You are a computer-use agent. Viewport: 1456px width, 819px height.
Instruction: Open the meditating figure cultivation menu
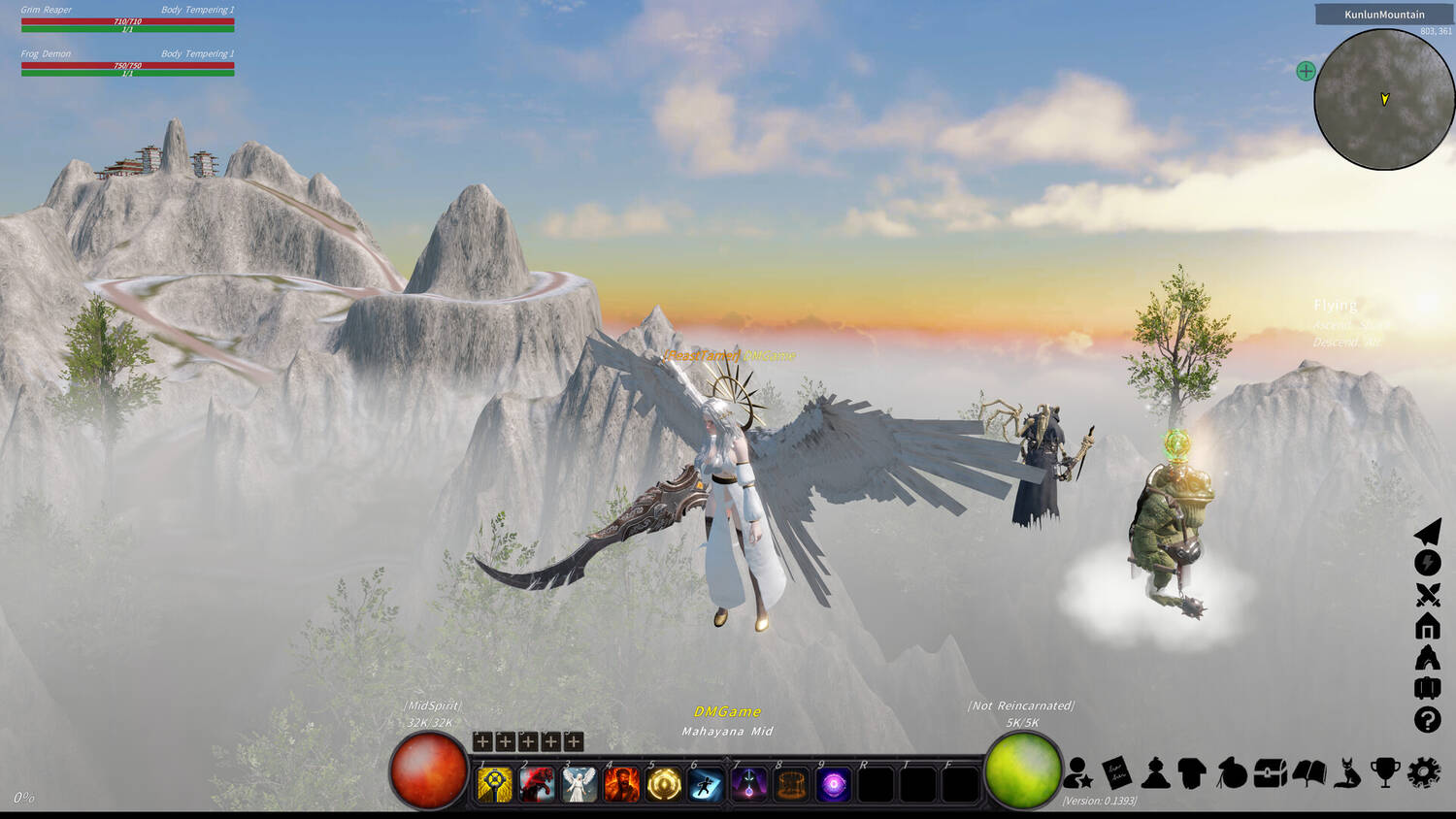point(1155,773)
